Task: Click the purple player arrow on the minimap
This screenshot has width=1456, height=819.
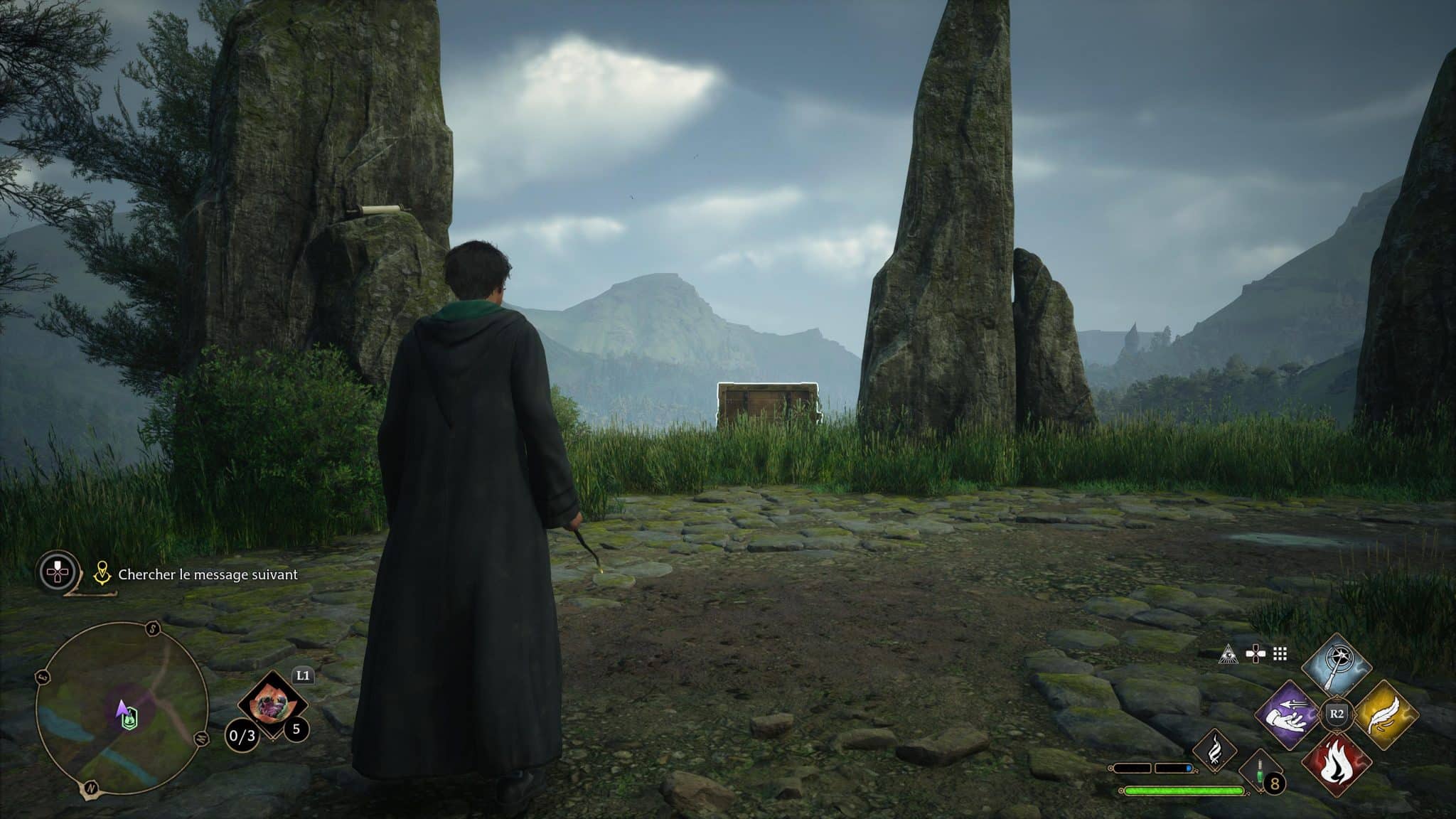Action: pyautogui.click(x=123, y=707)
